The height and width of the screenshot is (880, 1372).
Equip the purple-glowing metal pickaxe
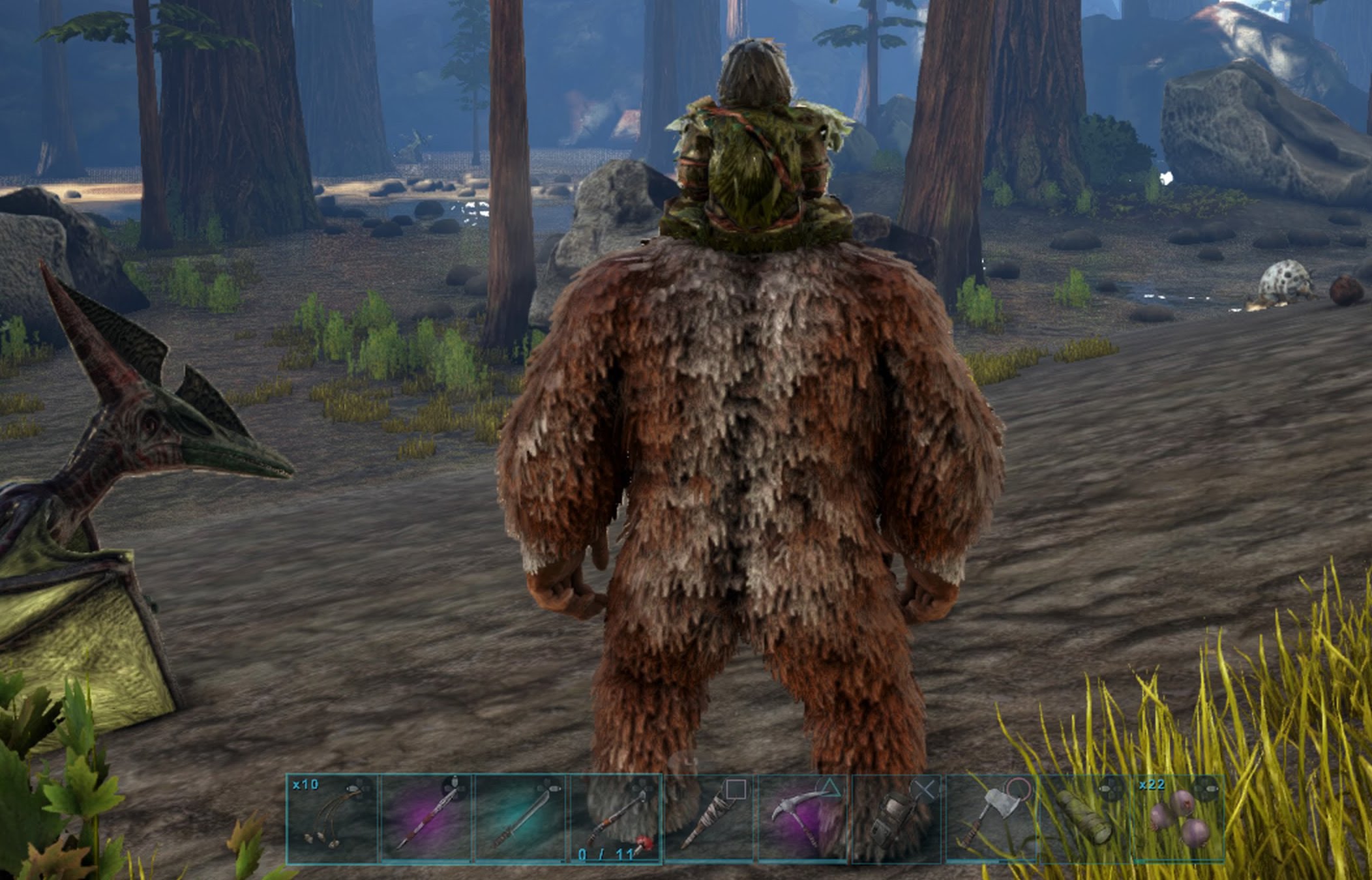803,818
